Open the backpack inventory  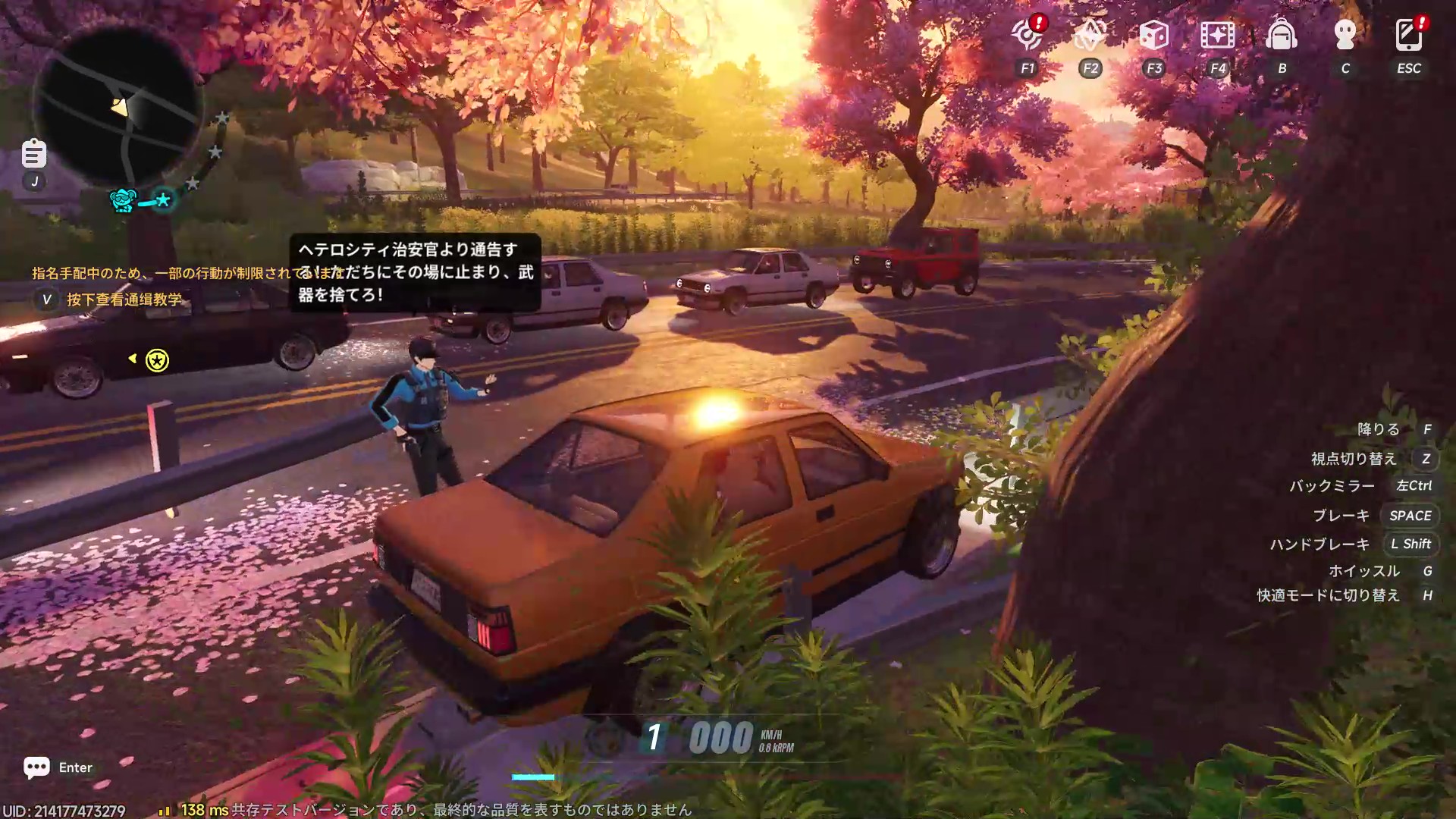(1282, 35)
